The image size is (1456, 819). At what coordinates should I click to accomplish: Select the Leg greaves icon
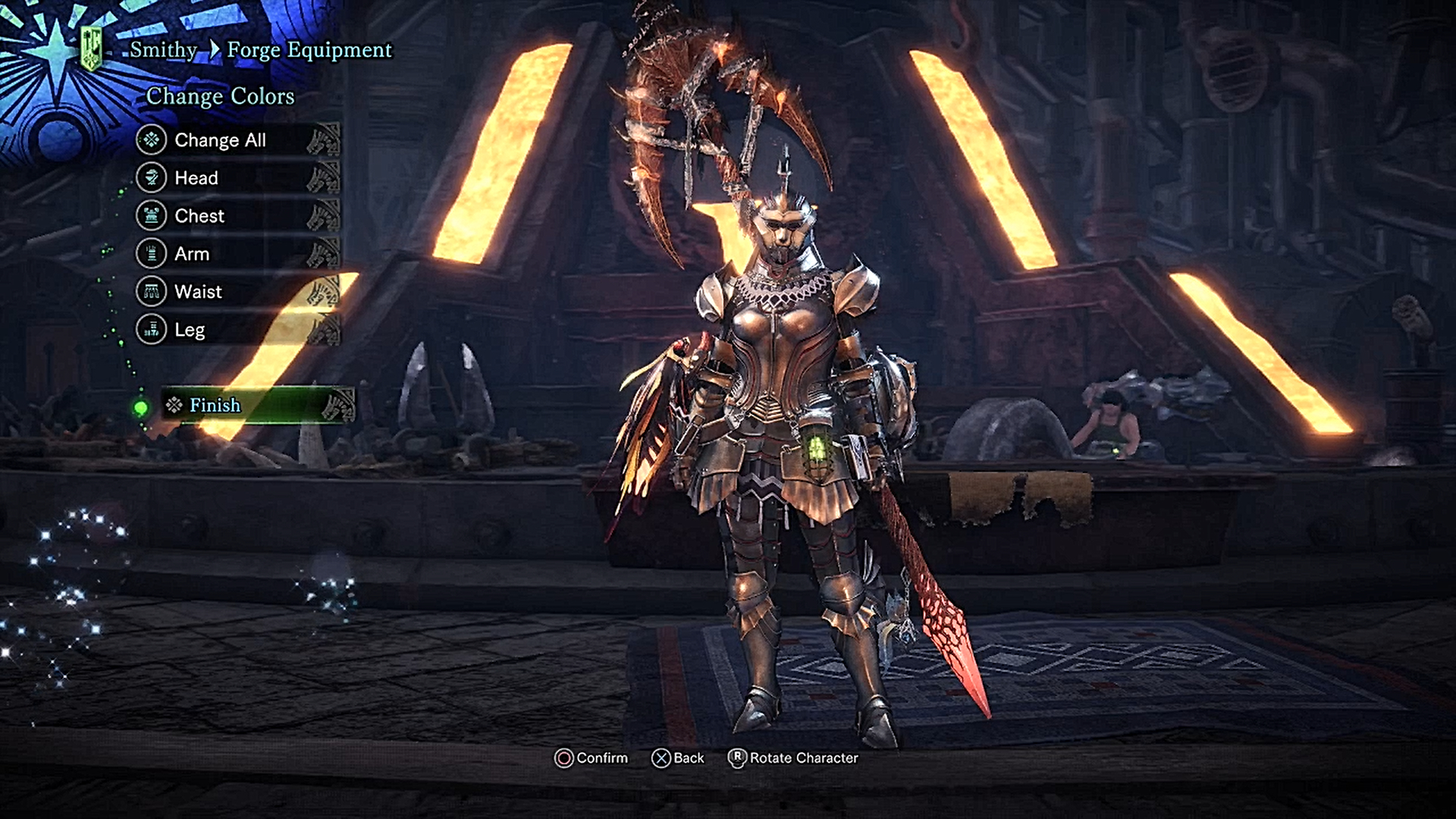click(x=152, y=329)
